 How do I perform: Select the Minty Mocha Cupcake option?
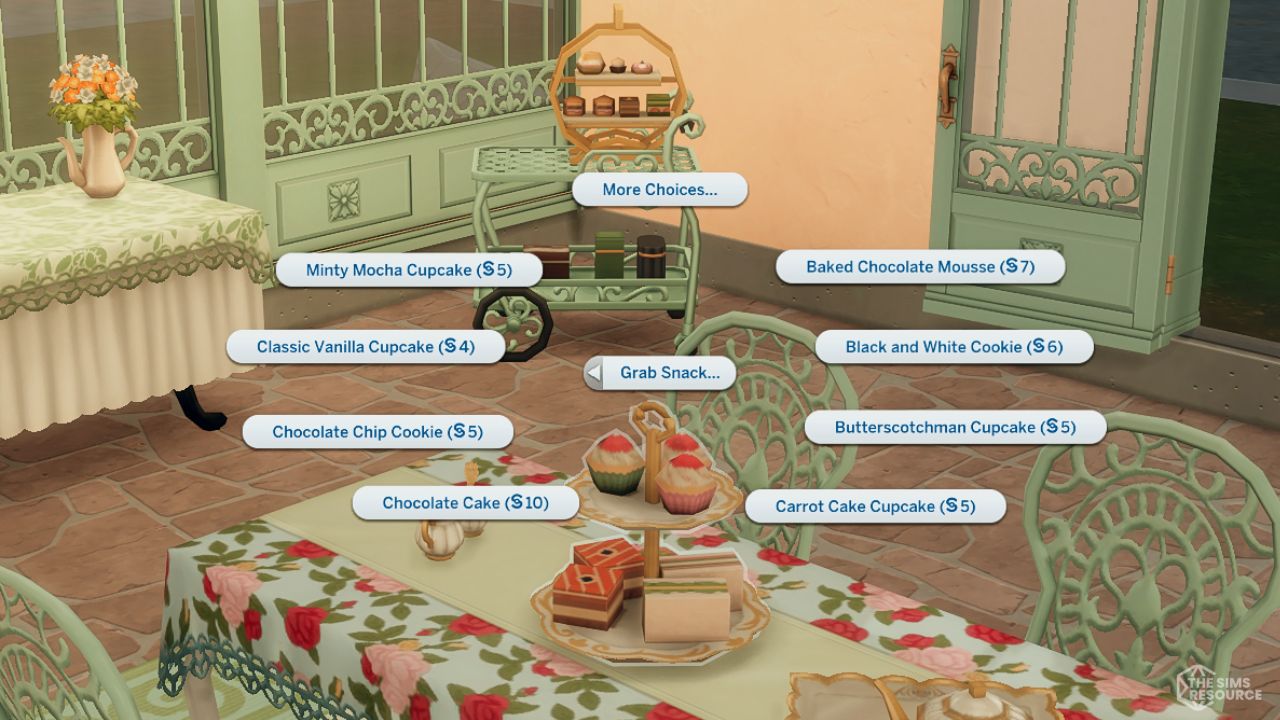point(411,269)
